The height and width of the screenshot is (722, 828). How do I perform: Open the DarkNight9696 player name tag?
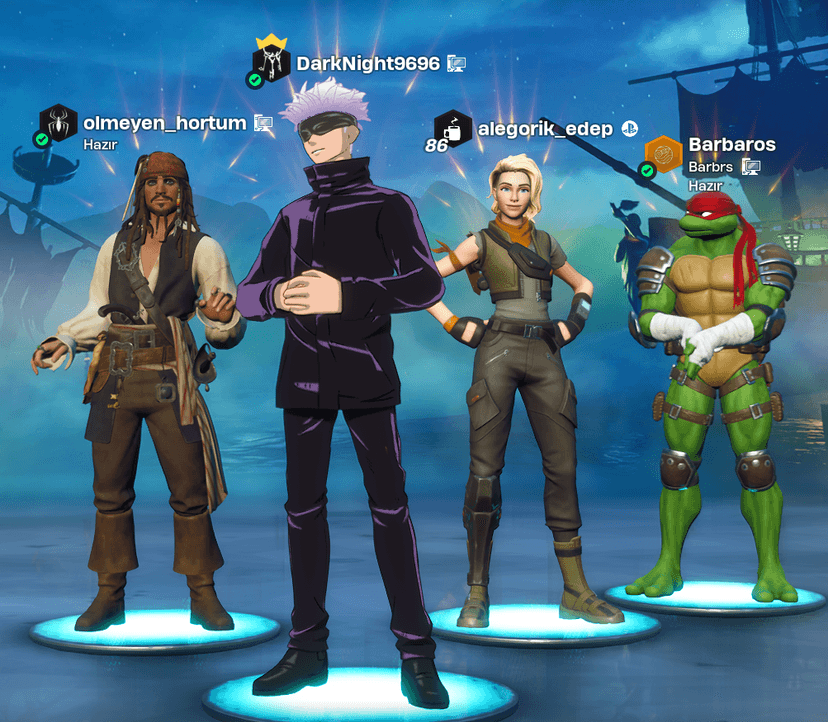[368, 64]
